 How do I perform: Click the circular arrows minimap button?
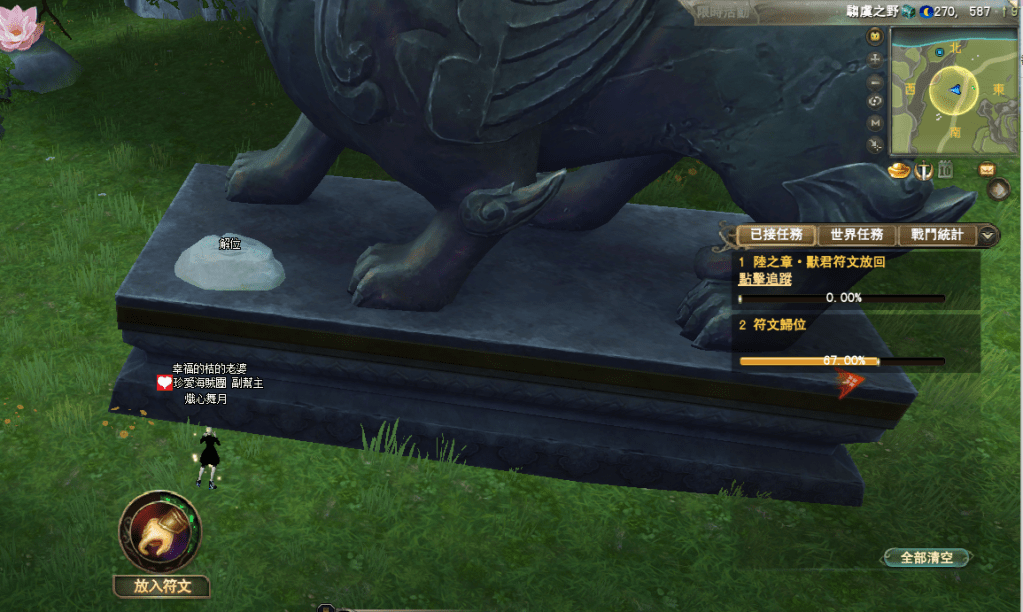(876, 101)
